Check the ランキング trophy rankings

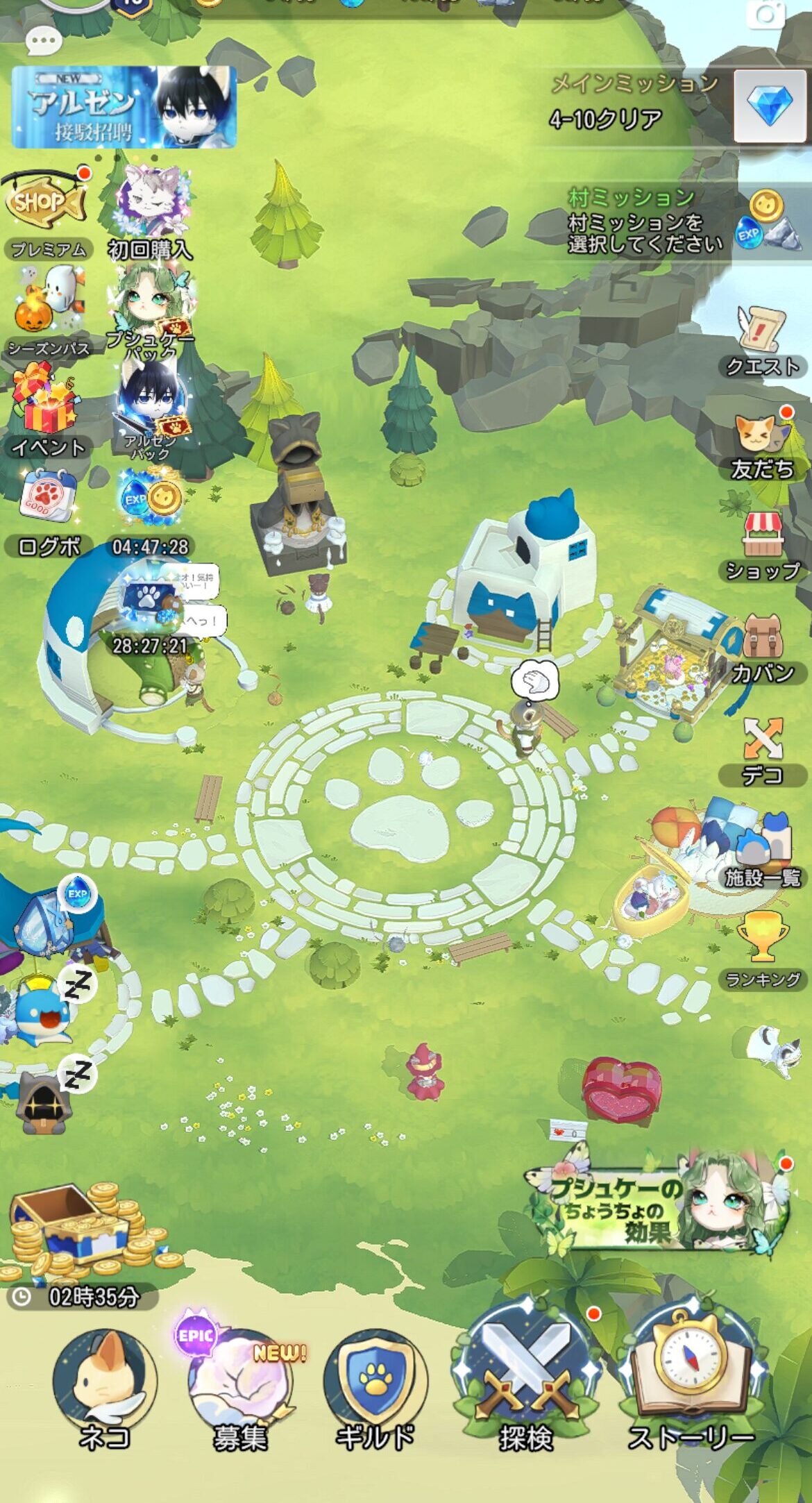click(x=762, y=948)
